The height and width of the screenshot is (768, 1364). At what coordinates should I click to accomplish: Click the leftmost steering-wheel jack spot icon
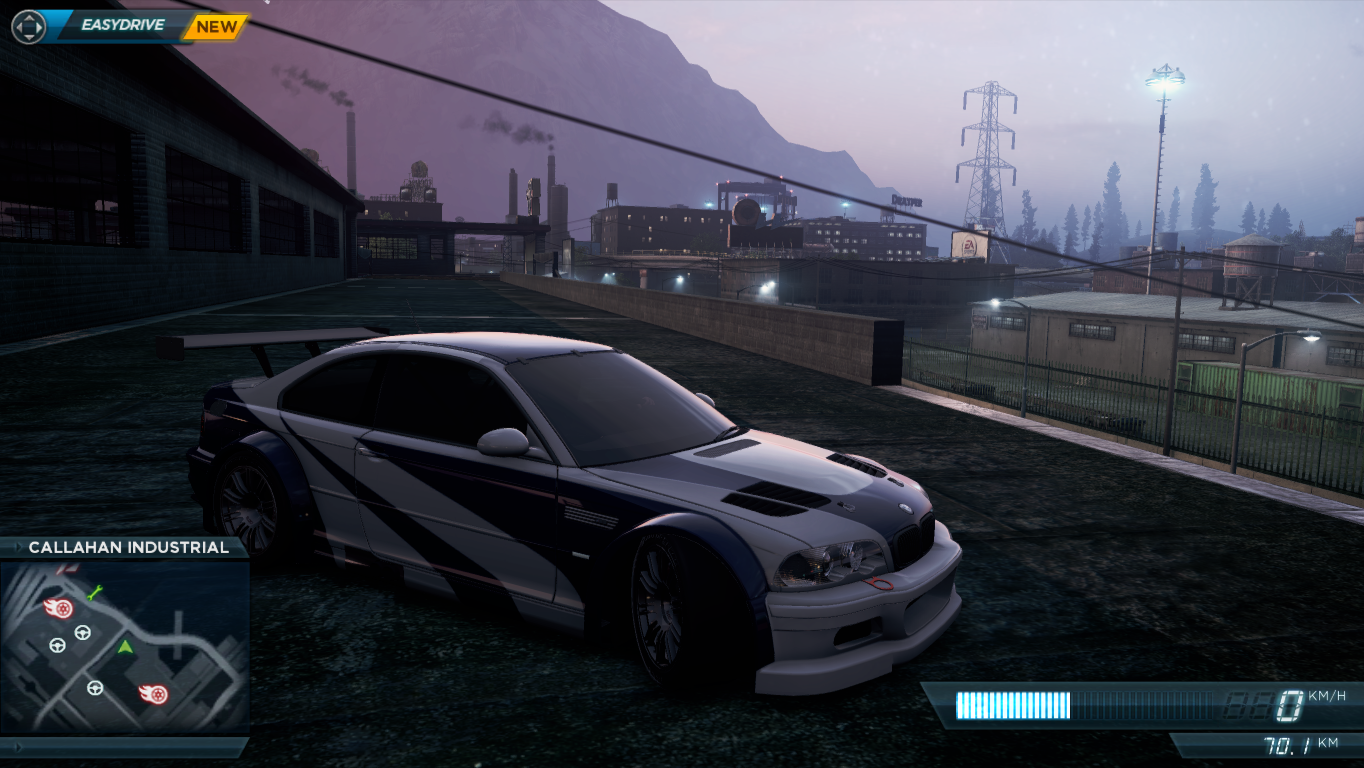pyautogui.click(x=57, y=645)
